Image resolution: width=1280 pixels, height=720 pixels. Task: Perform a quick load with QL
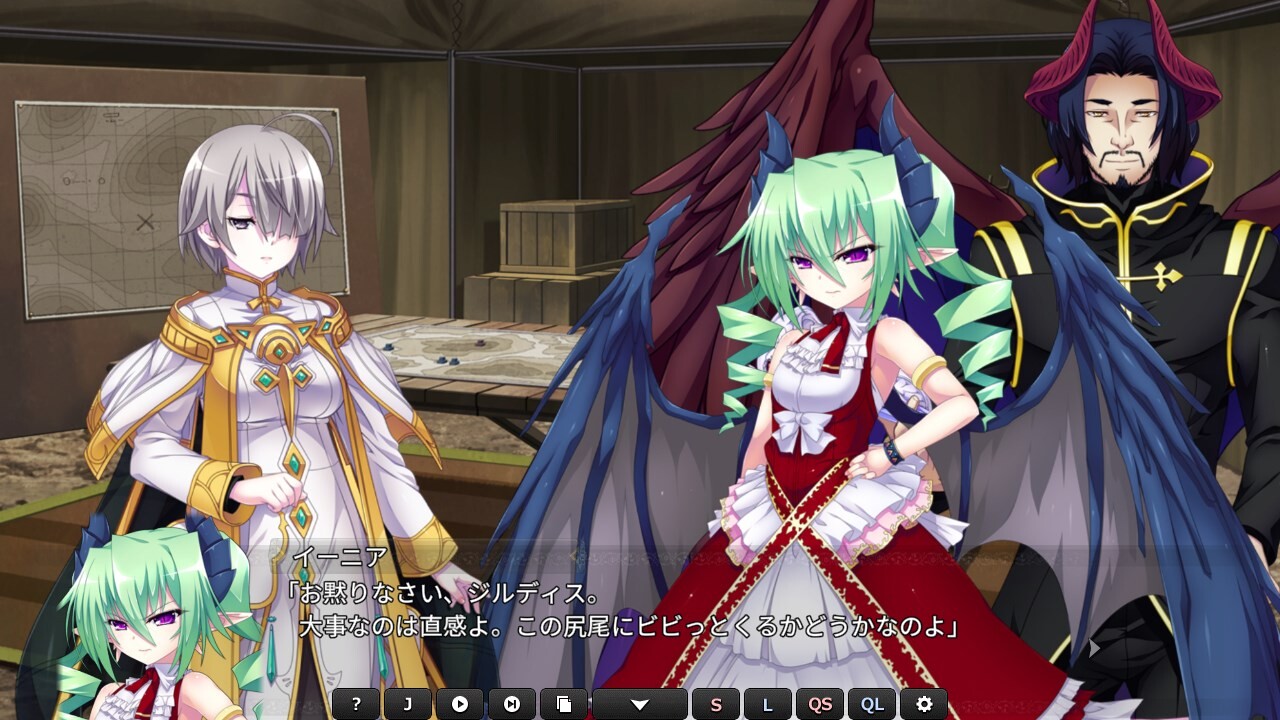(x=871, y=703)
